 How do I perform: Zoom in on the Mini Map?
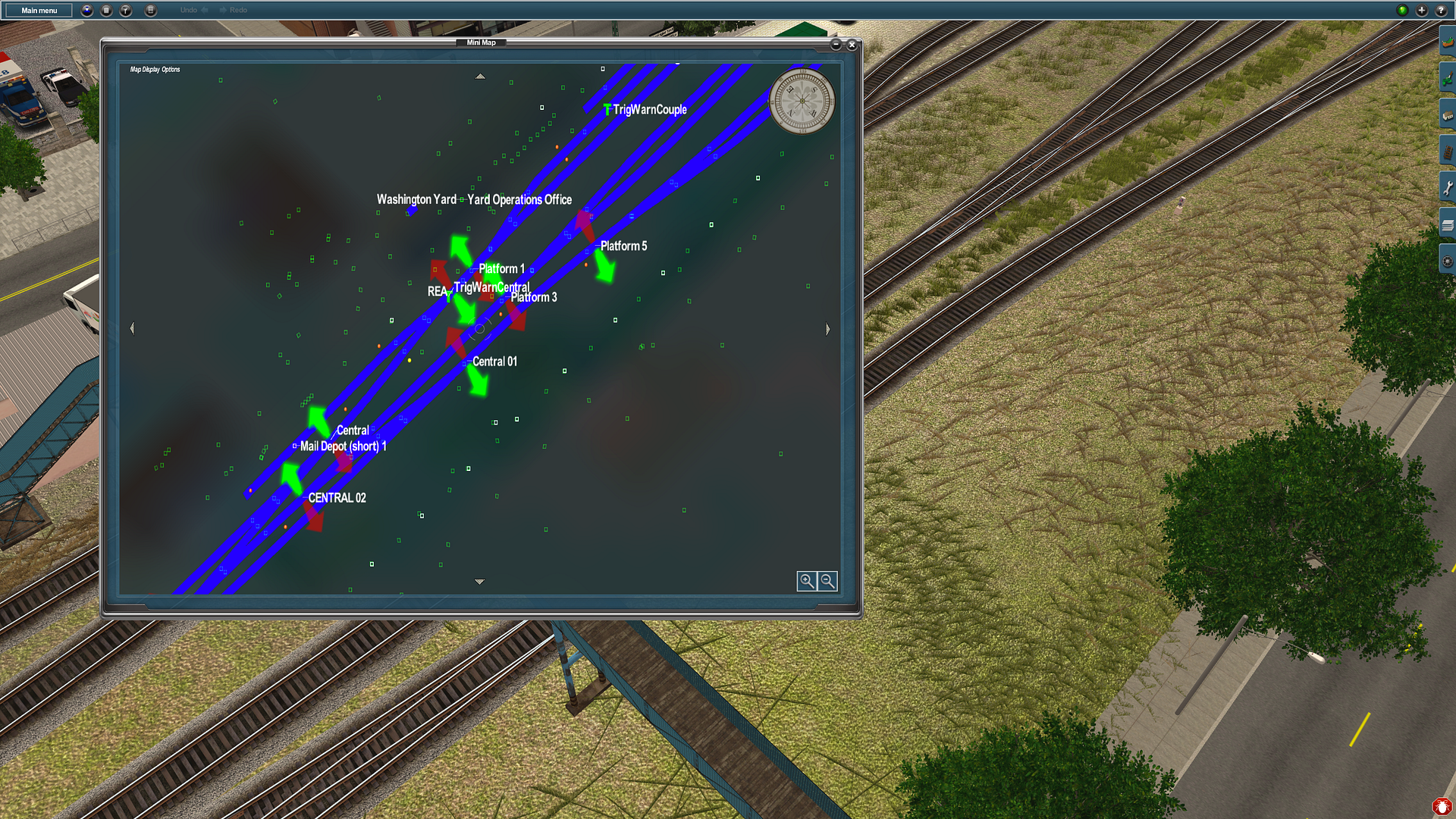pos(808,581)
